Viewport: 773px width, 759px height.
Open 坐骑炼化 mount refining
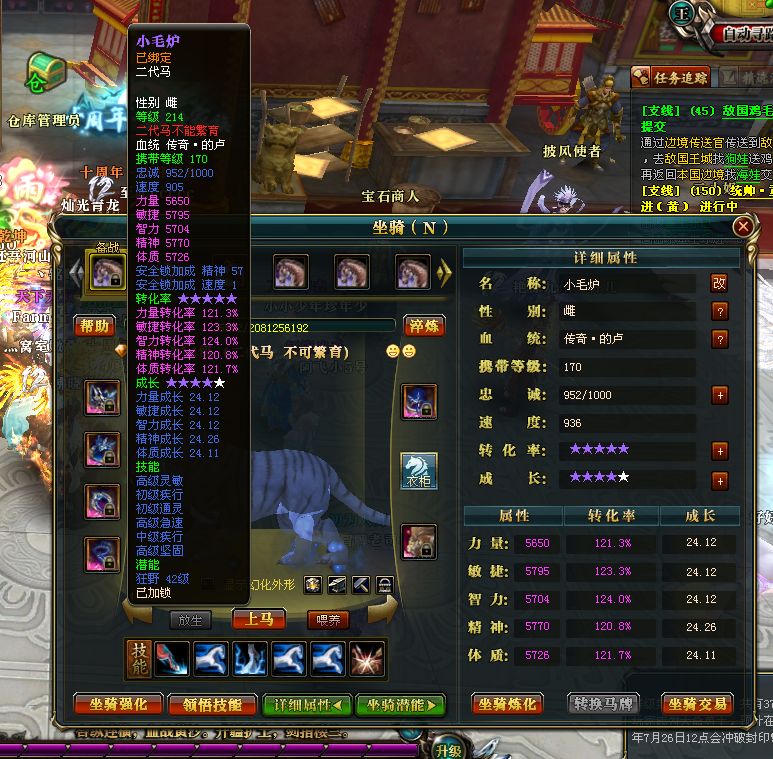(x=507, y=704)
